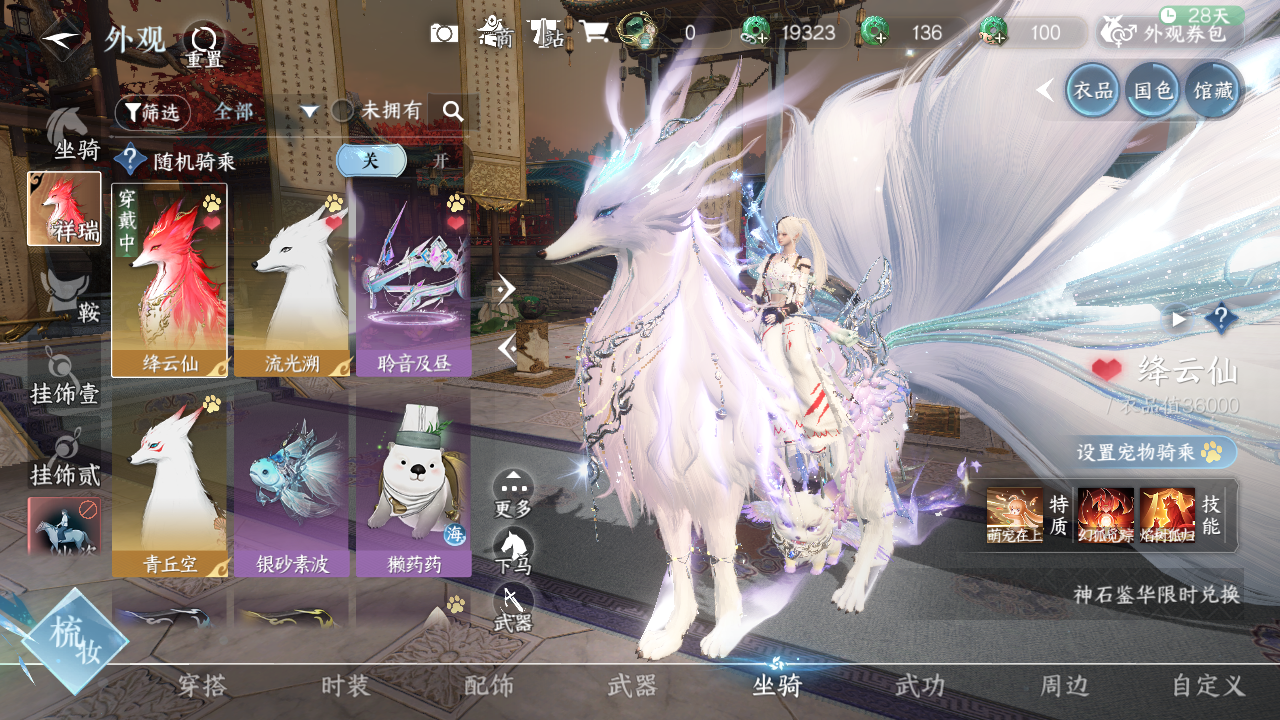The width and height of the screenshot is (1280, 720).
Task: Tick the 未拥有 checkbox
Action: click(342, 111)
